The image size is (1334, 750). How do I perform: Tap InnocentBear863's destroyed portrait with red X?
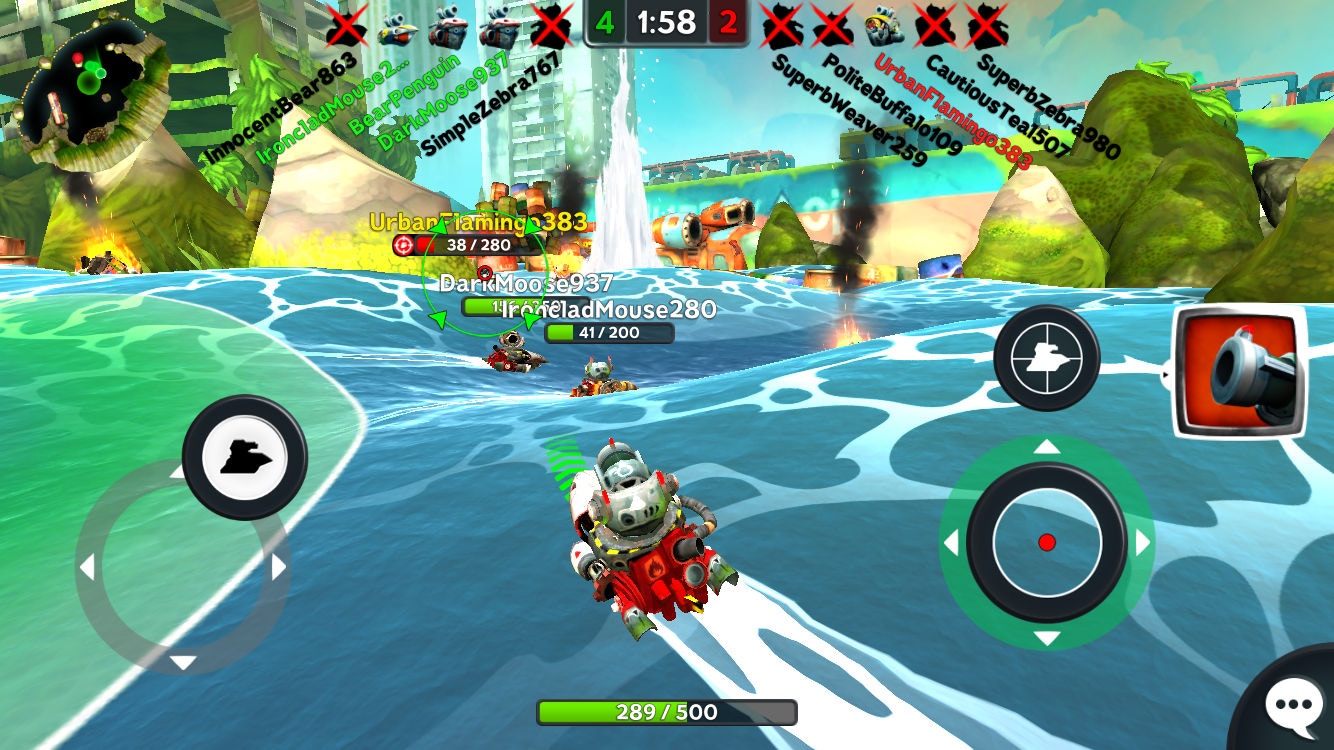[x=347, y=25]
